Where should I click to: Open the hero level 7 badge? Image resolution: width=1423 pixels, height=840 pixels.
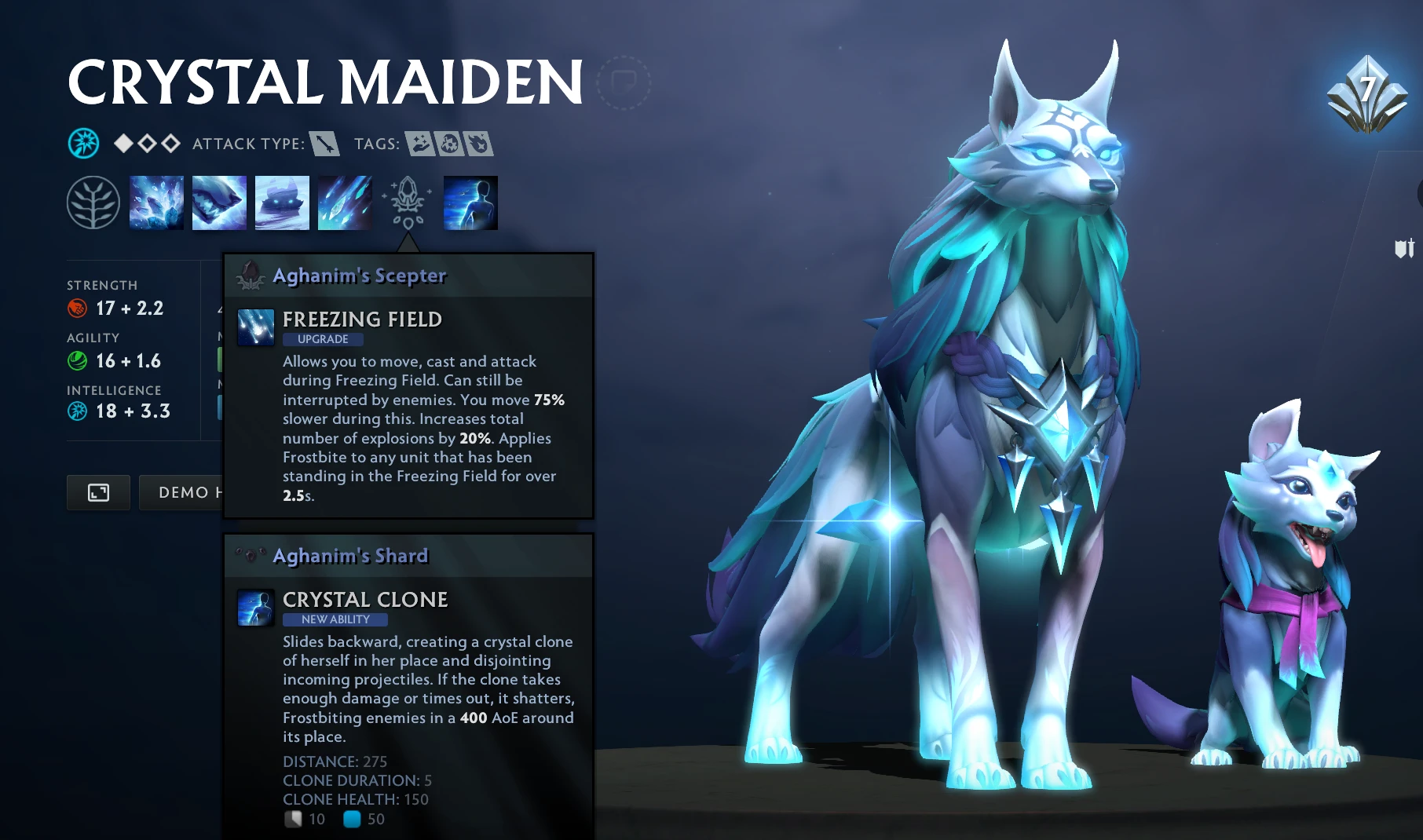(1366, 94)
